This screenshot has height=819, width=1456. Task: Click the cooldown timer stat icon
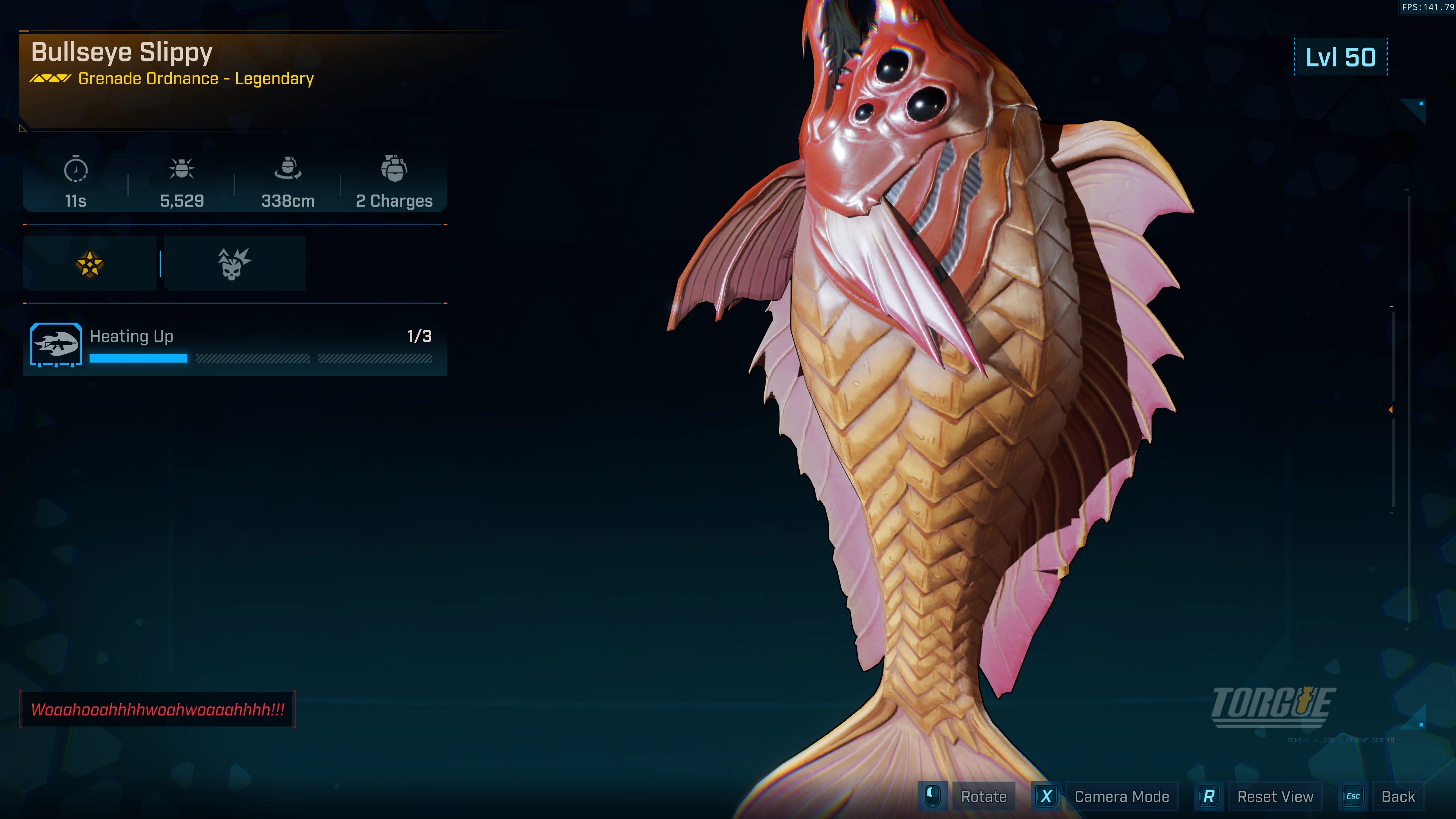(x=76, y=169)
